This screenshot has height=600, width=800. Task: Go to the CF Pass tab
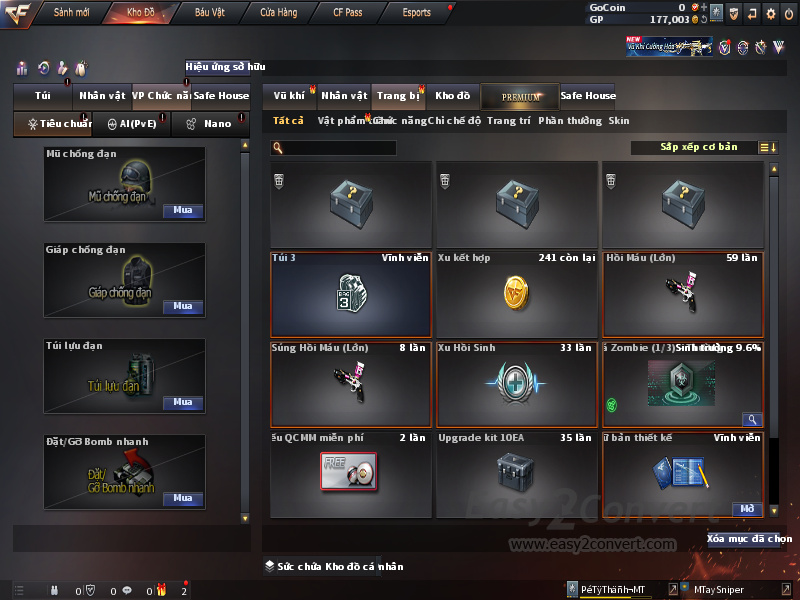[349, 13]
